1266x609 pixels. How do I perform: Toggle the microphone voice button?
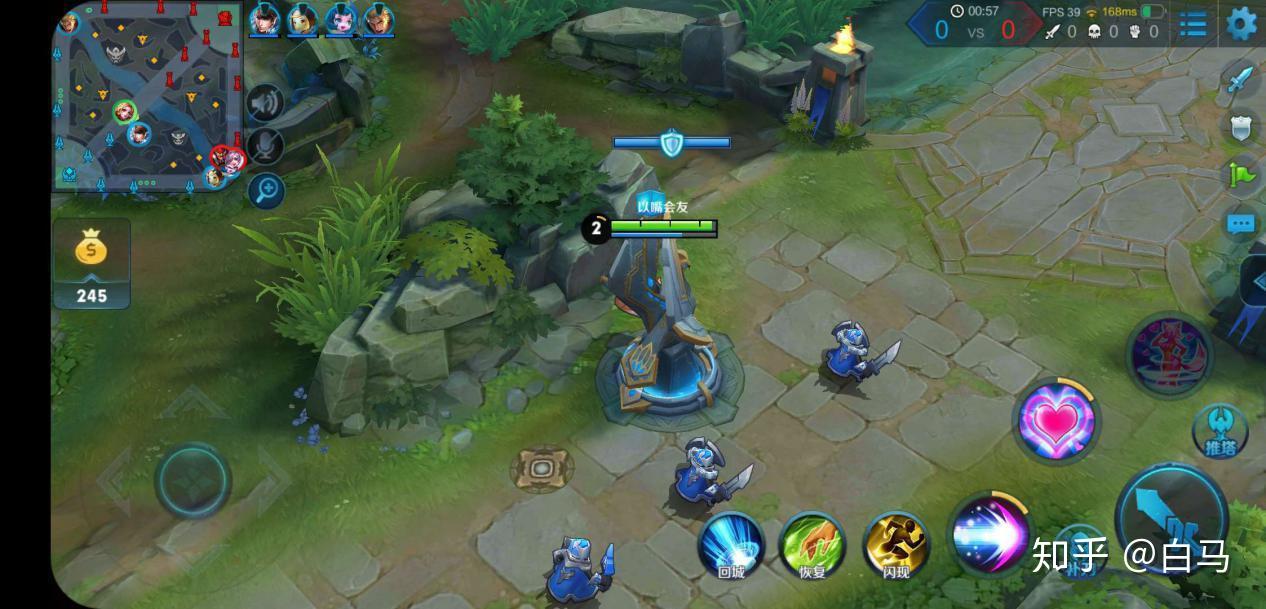(x=265, y=147)
